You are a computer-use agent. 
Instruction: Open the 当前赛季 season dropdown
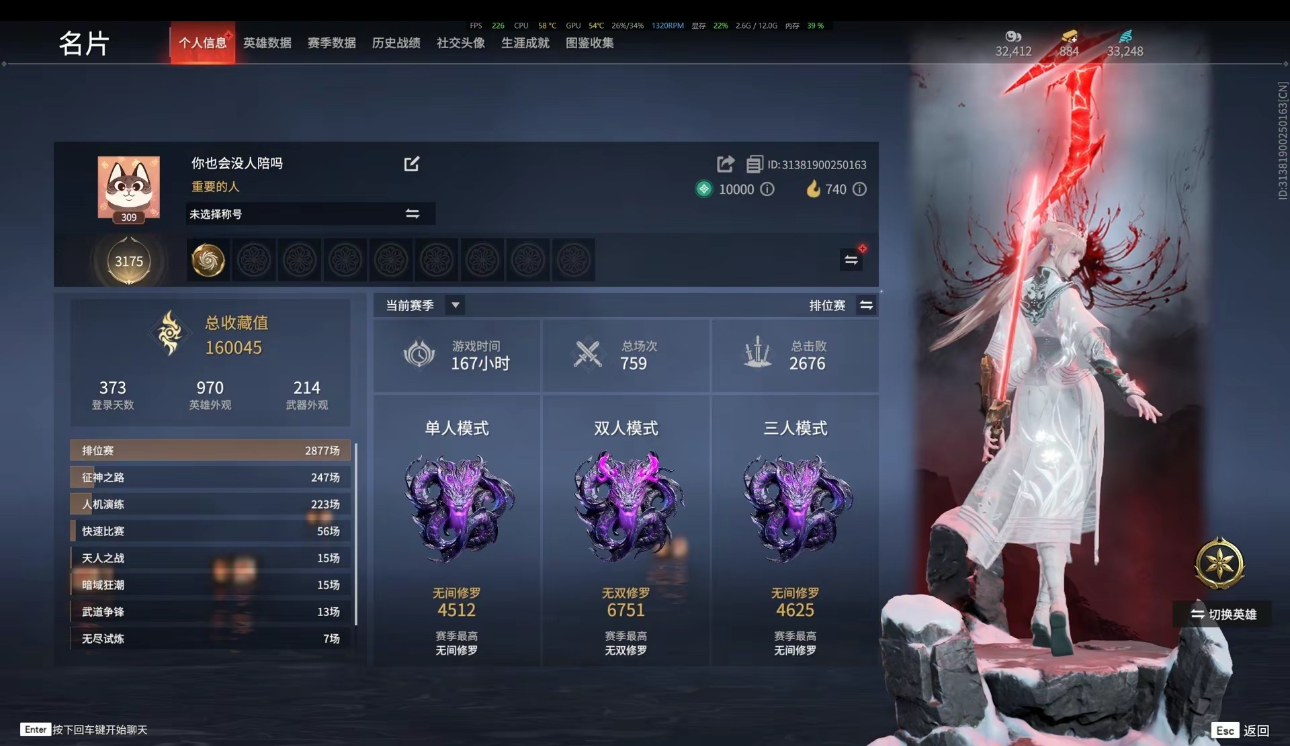(x=456, y=304)
